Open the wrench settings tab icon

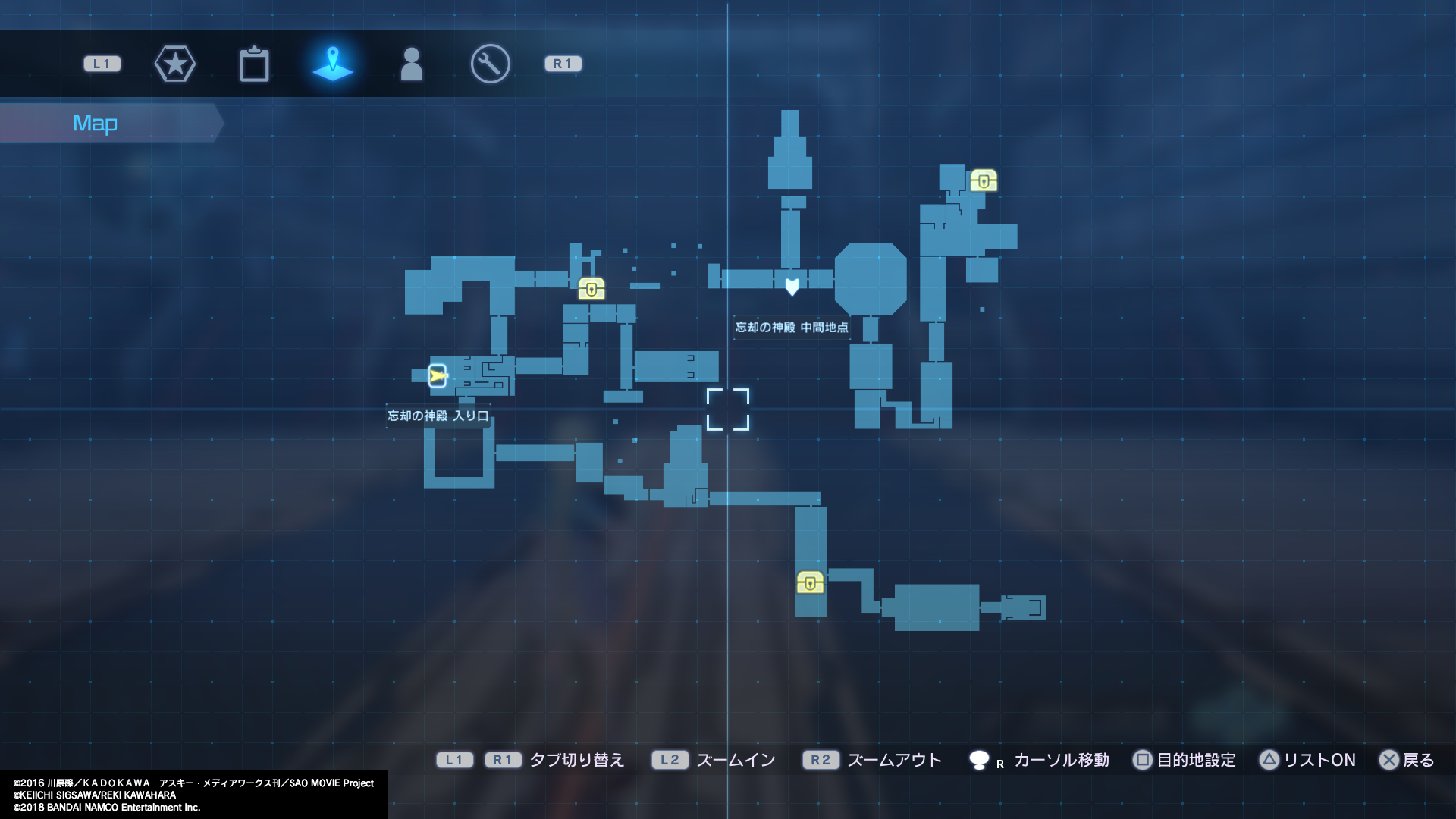[489, 64]
